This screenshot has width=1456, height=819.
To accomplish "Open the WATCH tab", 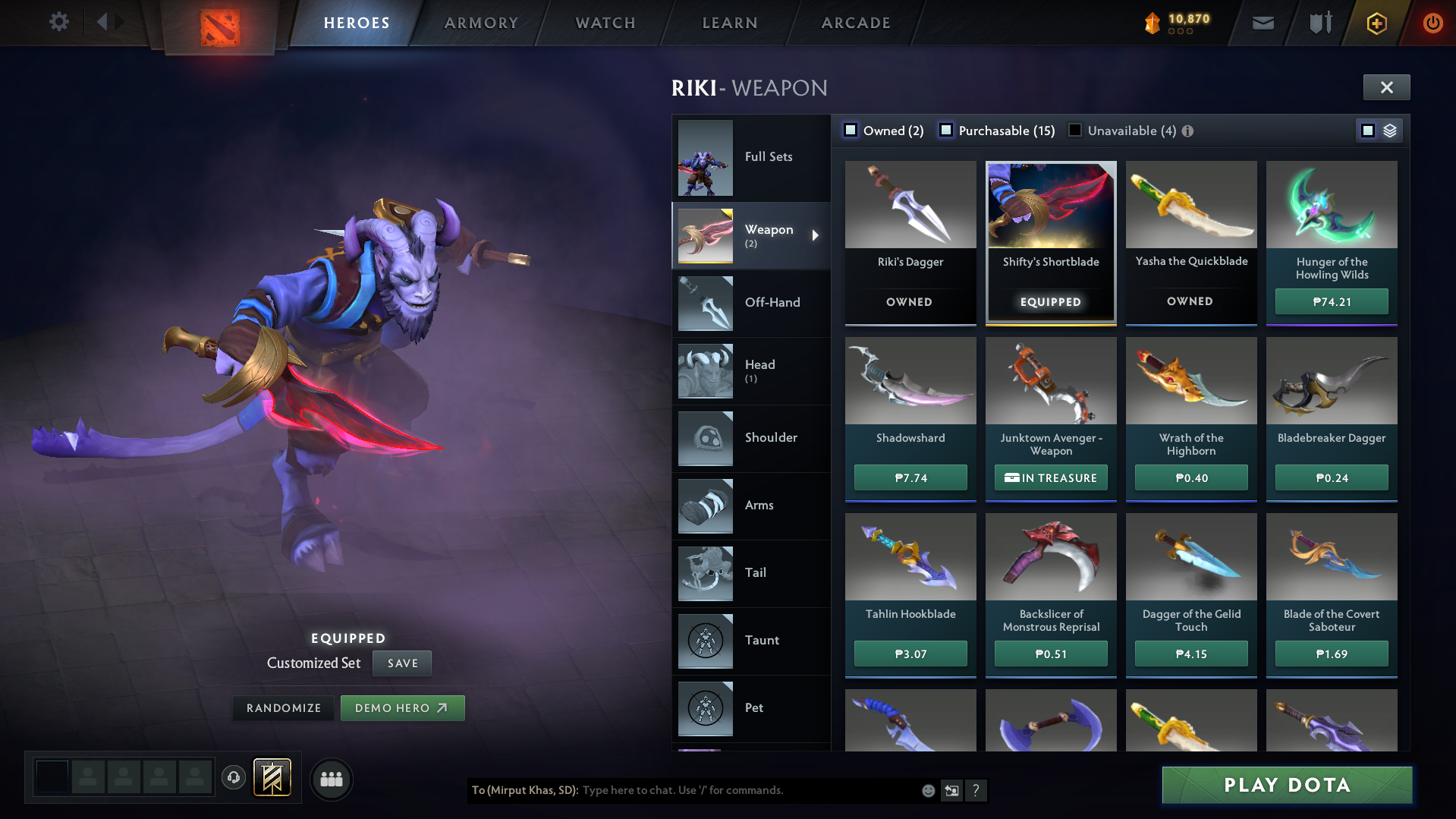I will pos(605,23).
